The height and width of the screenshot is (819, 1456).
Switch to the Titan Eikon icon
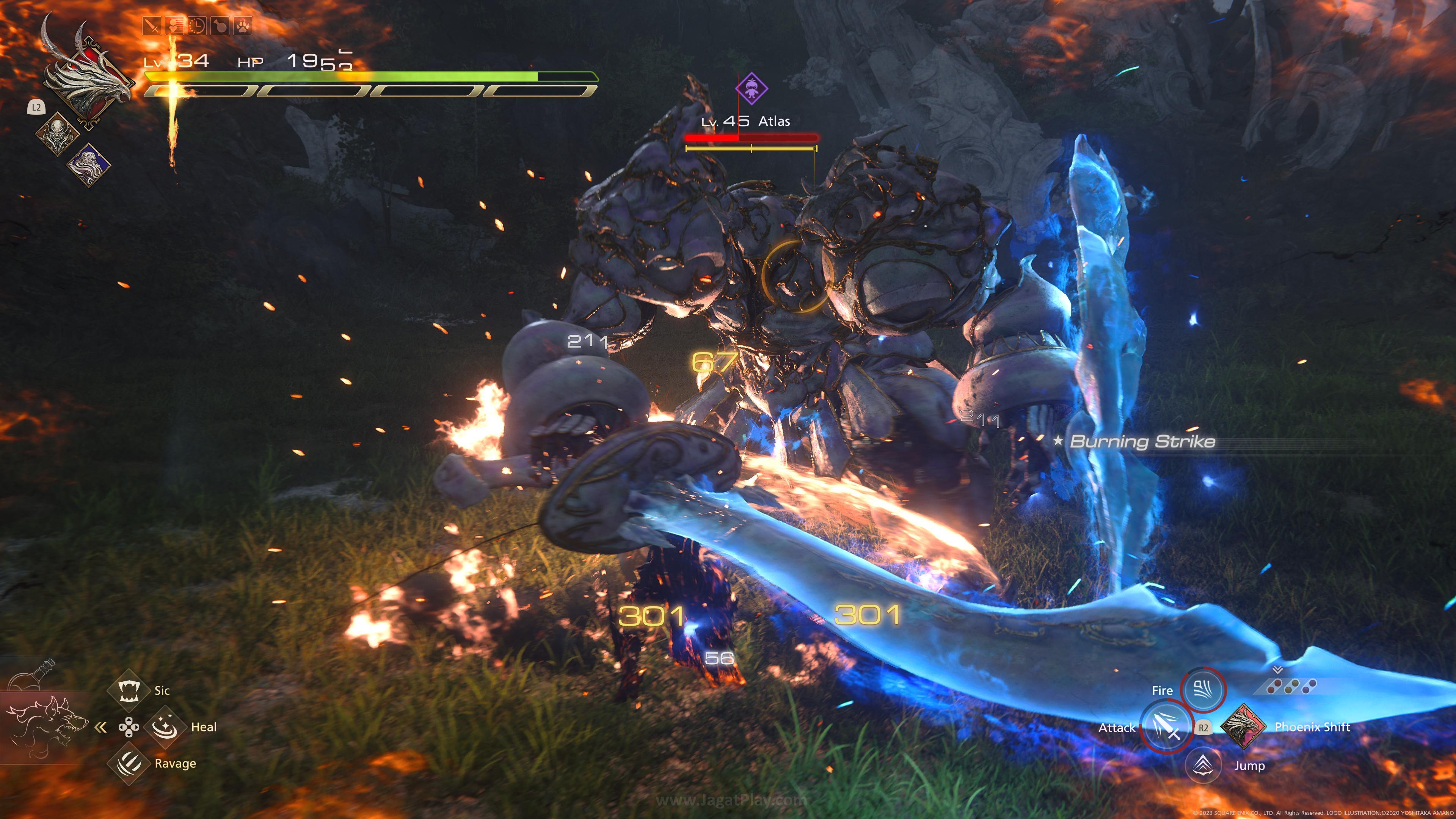click(58, 134)
